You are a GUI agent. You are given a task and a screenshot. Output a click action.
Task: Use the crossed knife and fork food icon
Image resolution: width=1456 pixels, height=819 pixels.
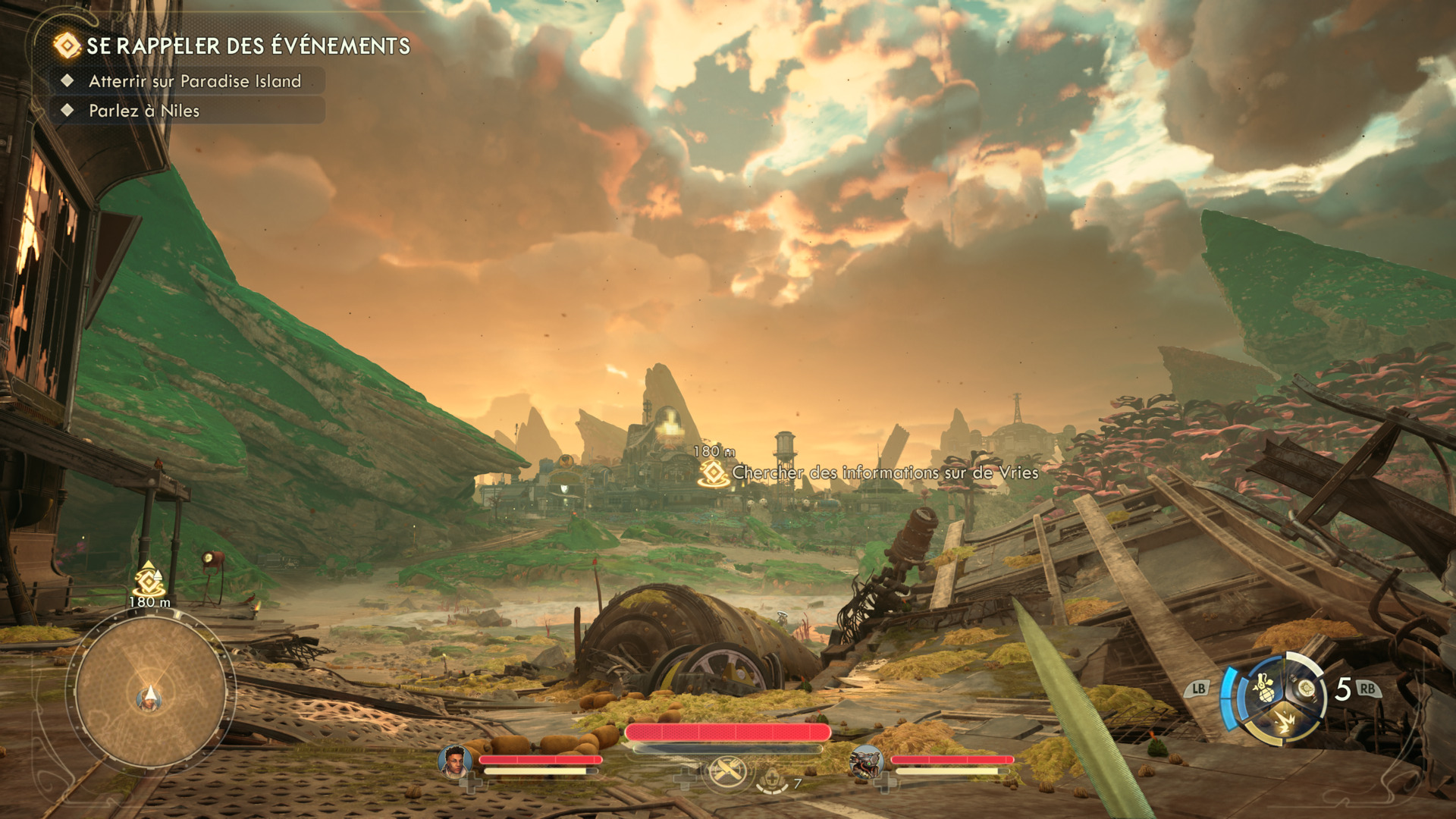click(x=727, y=773)
